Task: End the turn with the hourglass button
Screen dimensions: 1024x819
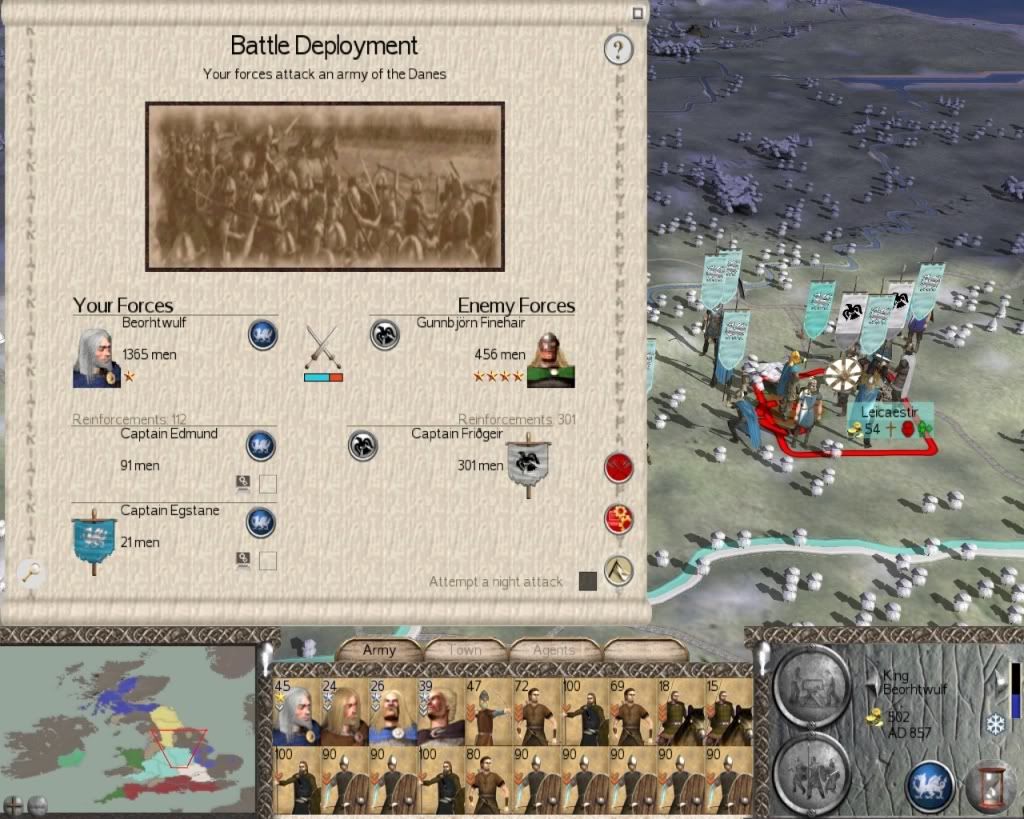Action: (x=988, y=785)
